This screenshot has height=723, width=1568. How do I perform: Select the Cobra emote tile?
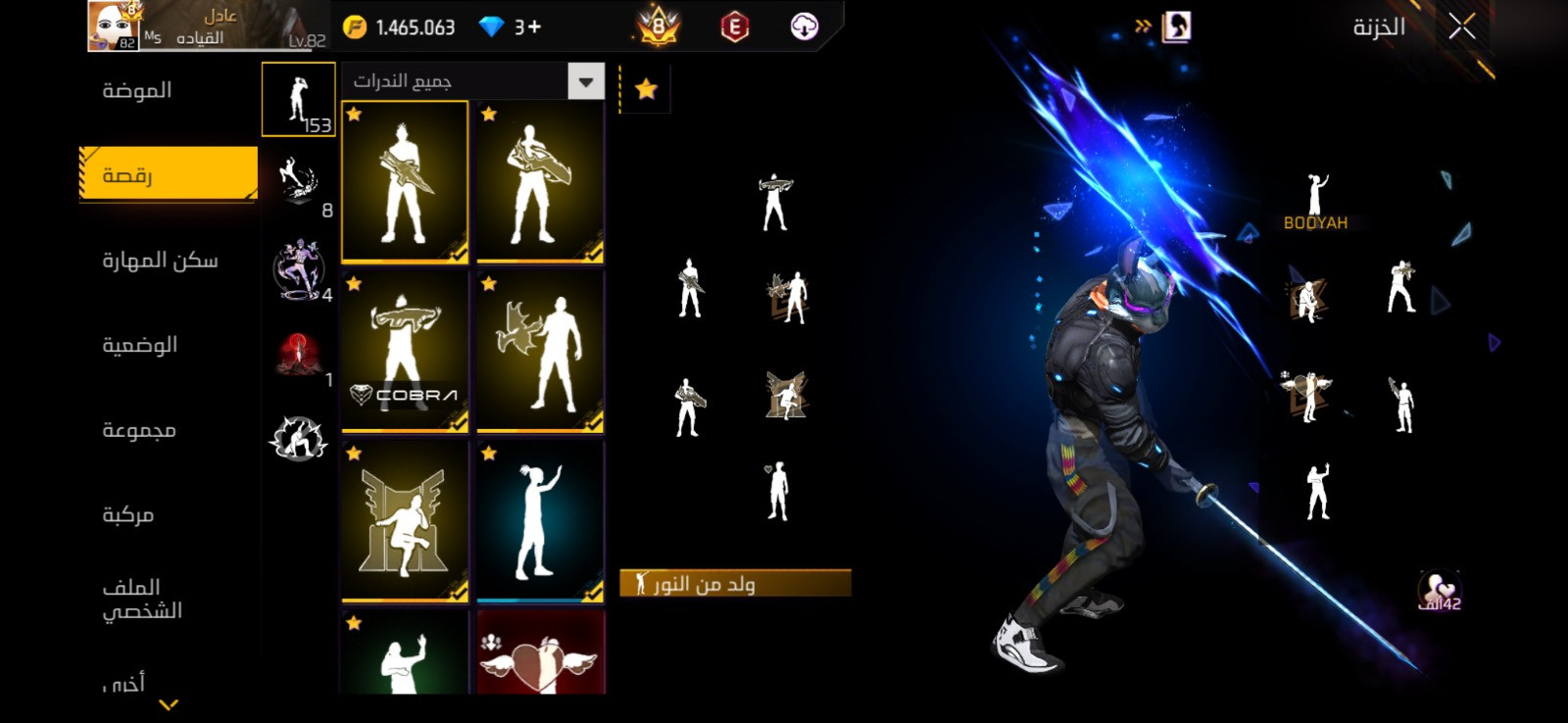405,352
